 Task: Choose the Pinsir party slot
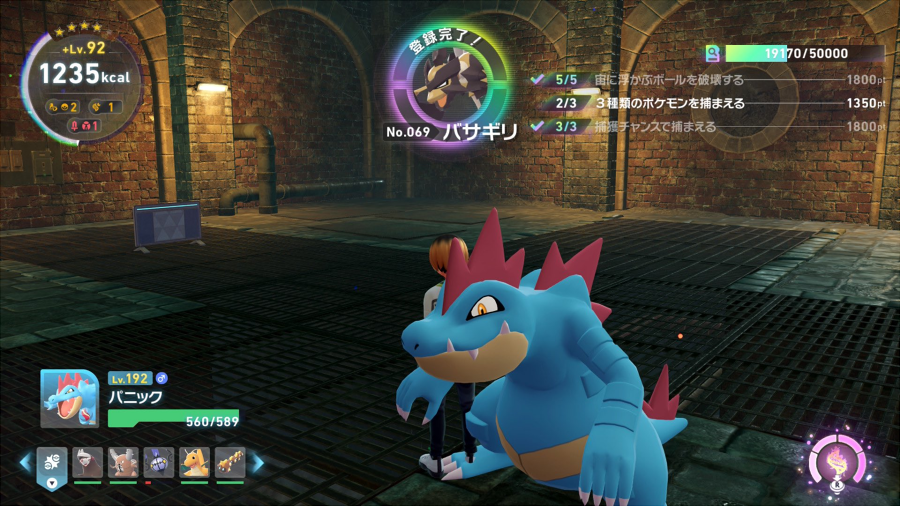pyautogui.click(x=123, y=462)
